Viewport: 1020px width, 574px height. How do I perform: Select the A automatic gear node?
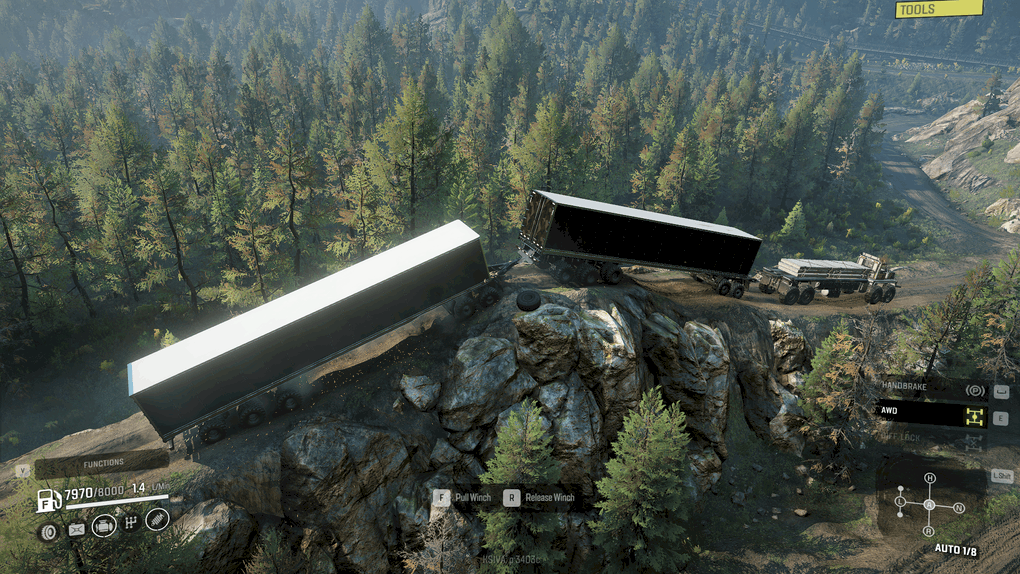coord(929,504)
